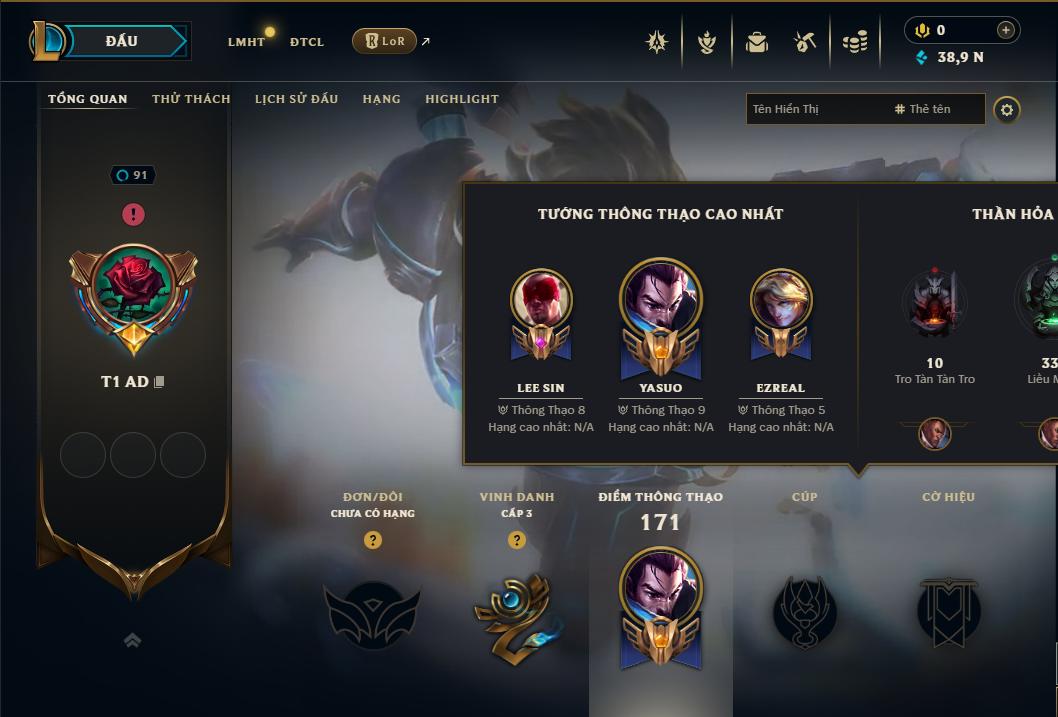This screenshot has height=717, width=1058.
Task: Click the VINH DANH honor emblem
Action: pos(515,613)
